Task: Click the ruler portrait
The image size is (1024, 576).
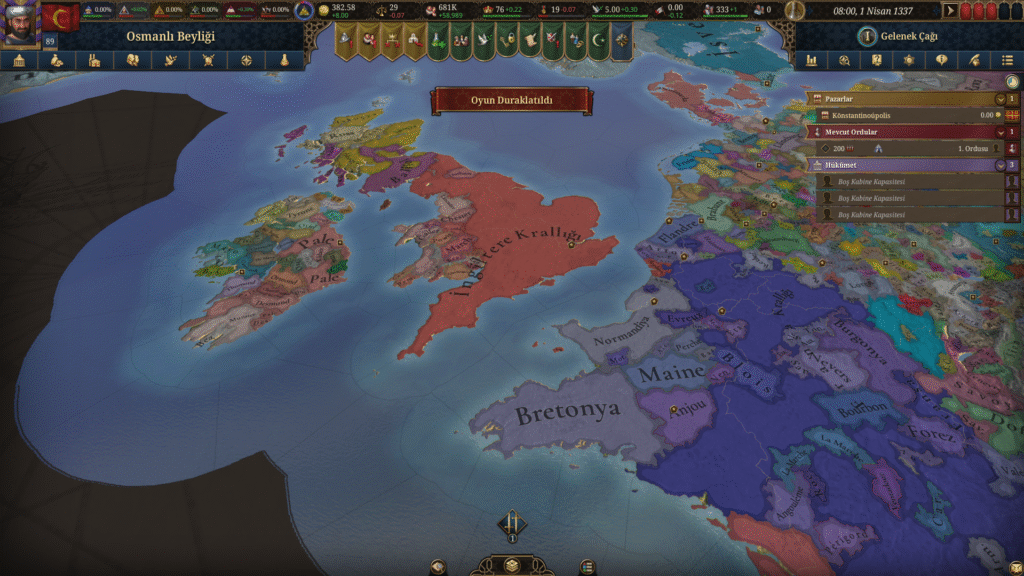Action: point(18,24)
